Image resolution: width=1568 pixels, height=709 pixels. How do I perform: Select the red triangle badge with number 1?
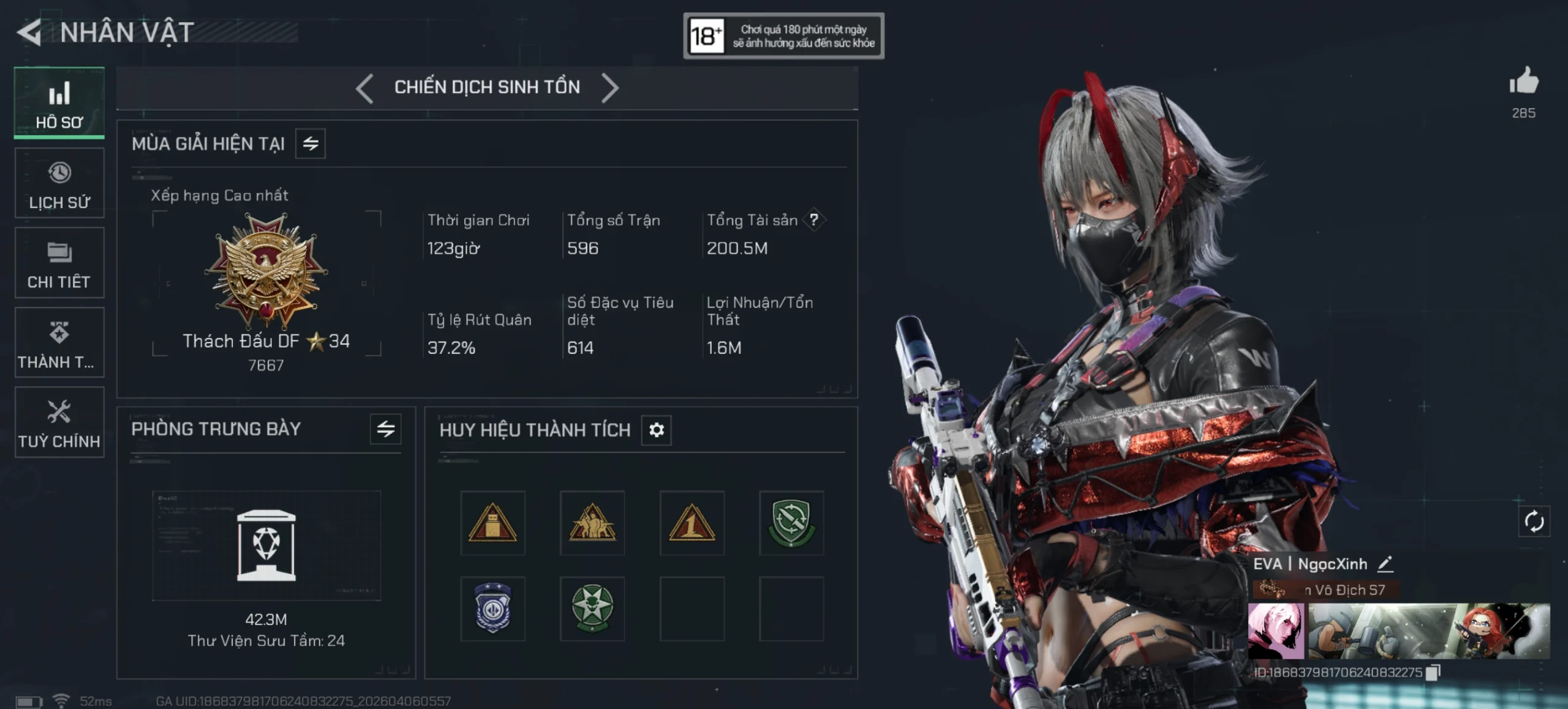tap(692, 523)
